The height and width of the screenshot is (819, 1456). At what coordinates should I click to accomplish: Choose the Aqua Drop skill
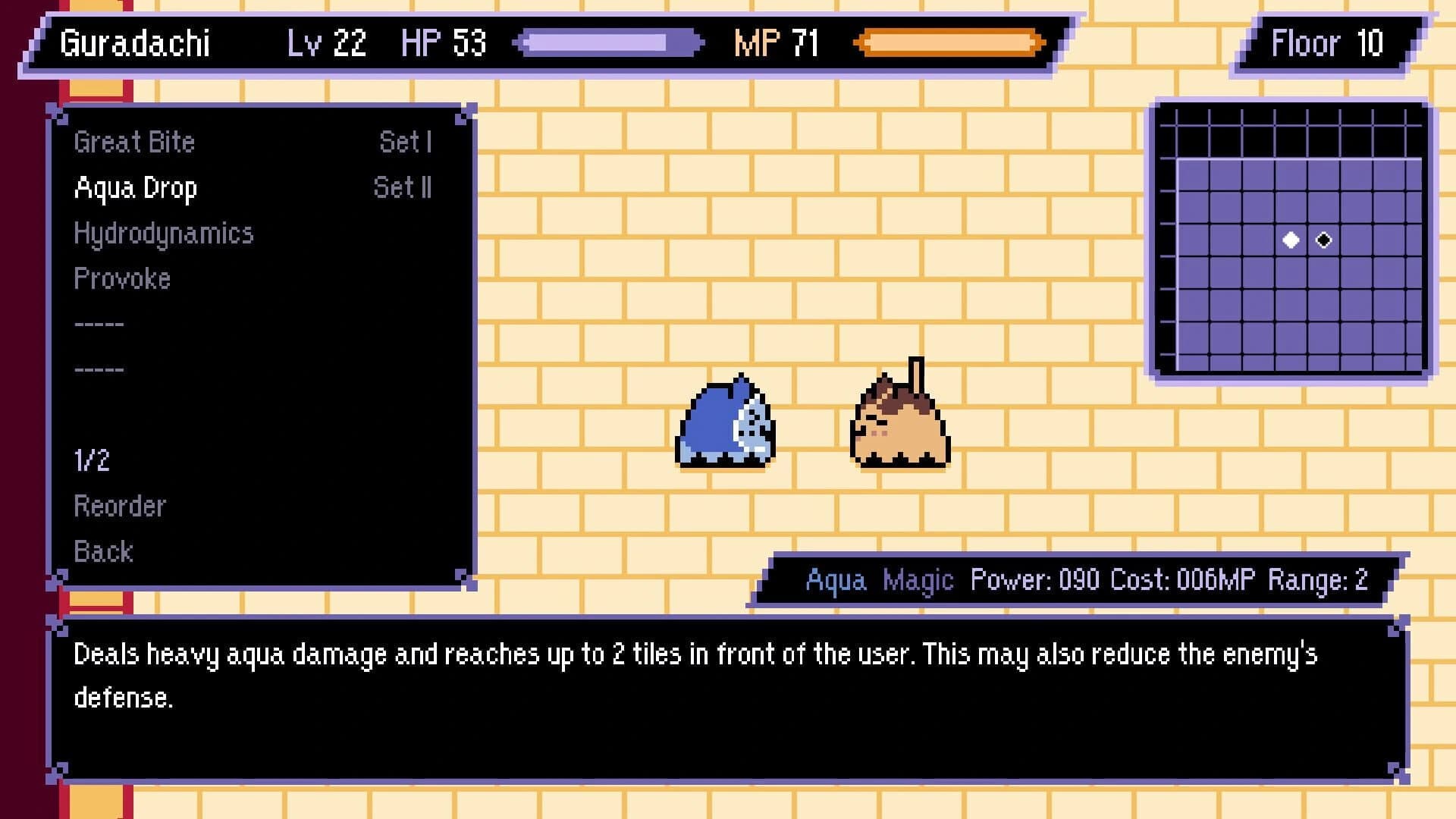(x=136, y=188)
